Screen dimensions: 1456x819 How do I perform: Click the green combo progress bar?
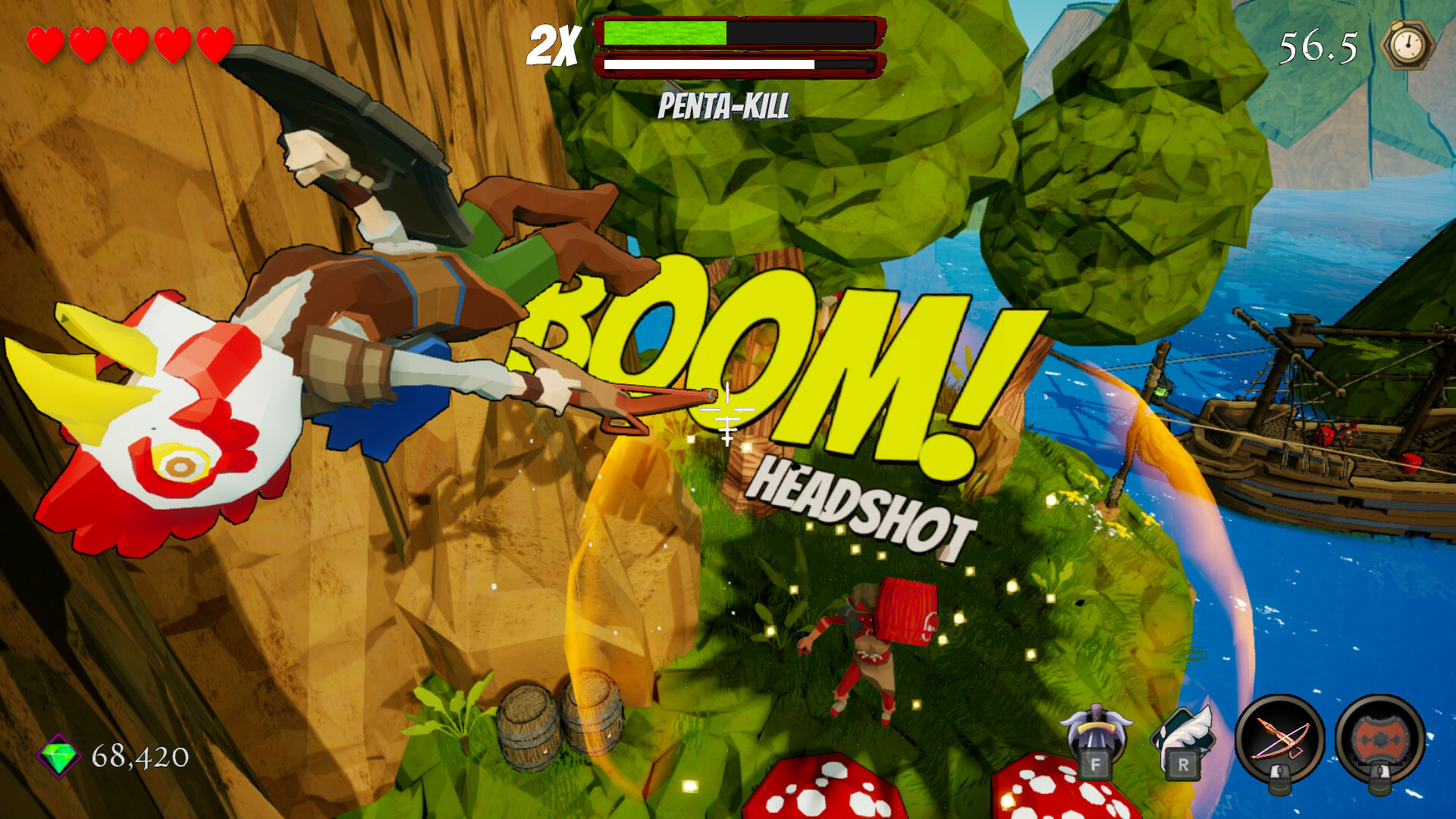point(664,34)
